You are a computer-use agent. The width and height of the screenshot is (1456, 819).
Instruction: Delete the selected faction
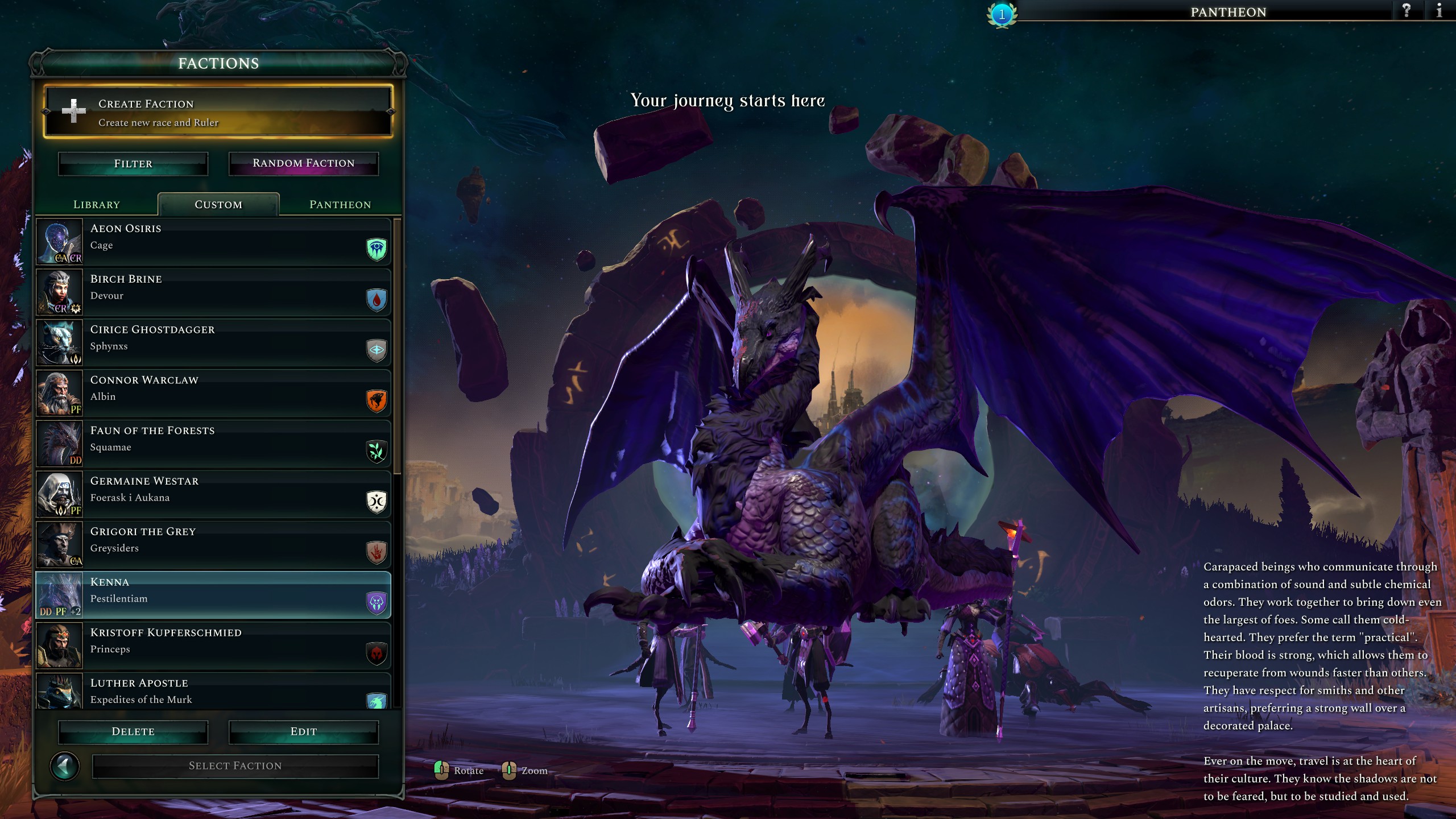point(133,732)
